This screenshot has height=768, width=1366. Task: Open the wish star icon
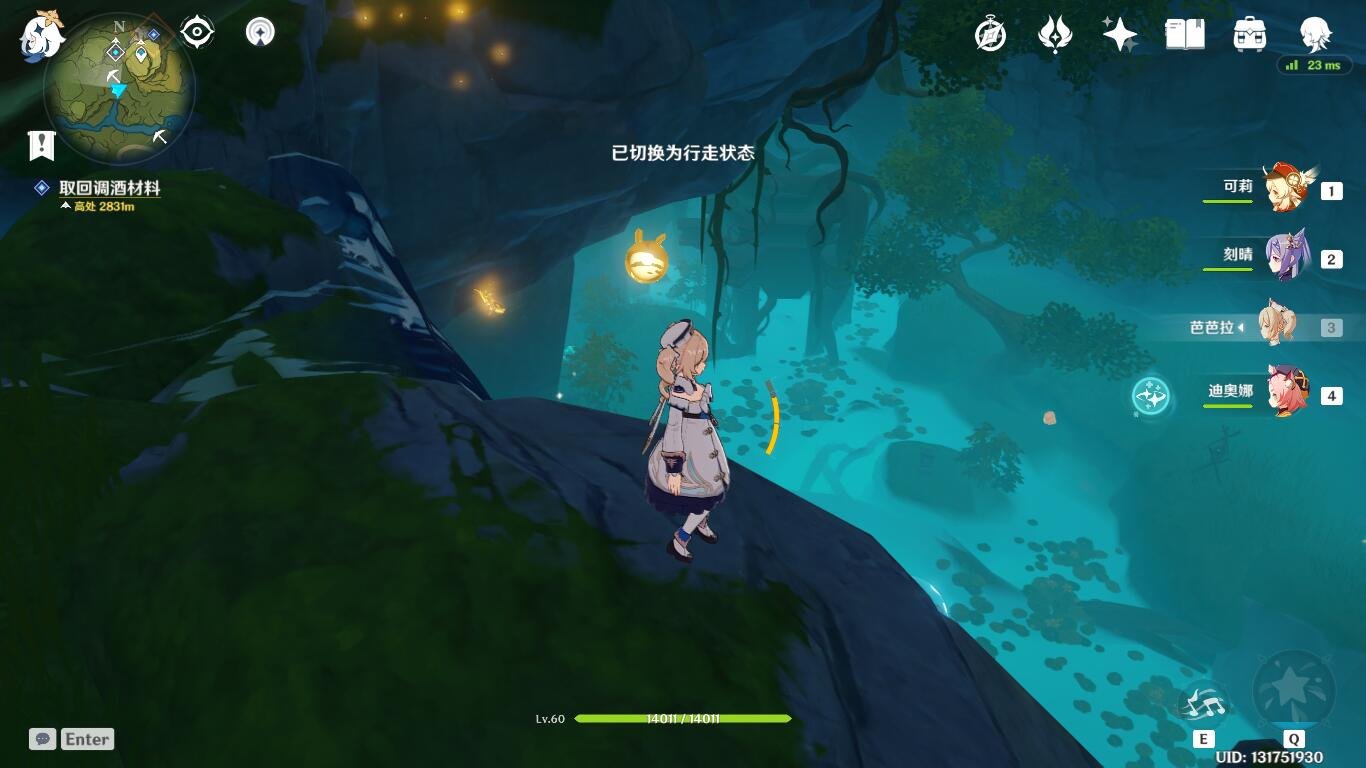tap(1119, 36)
